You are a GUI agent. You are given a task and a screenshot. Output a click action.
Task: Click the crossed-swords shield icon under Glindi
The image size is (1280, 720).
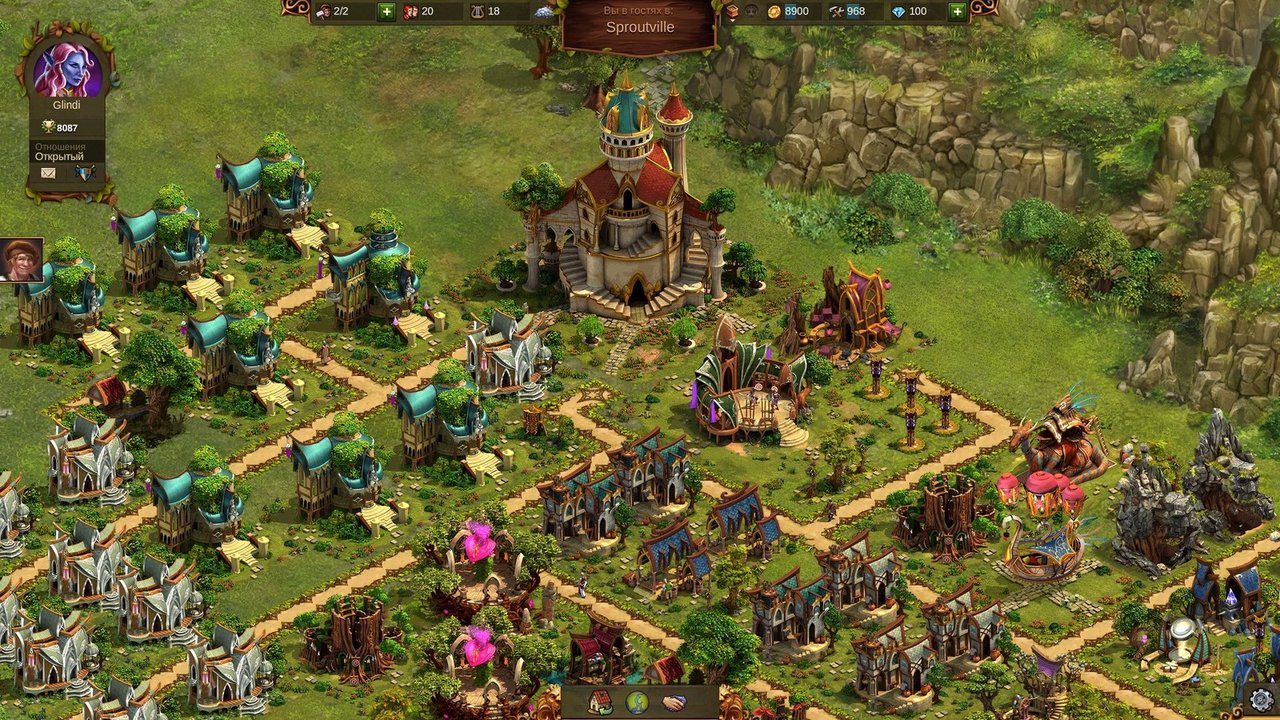click(85, 173)
